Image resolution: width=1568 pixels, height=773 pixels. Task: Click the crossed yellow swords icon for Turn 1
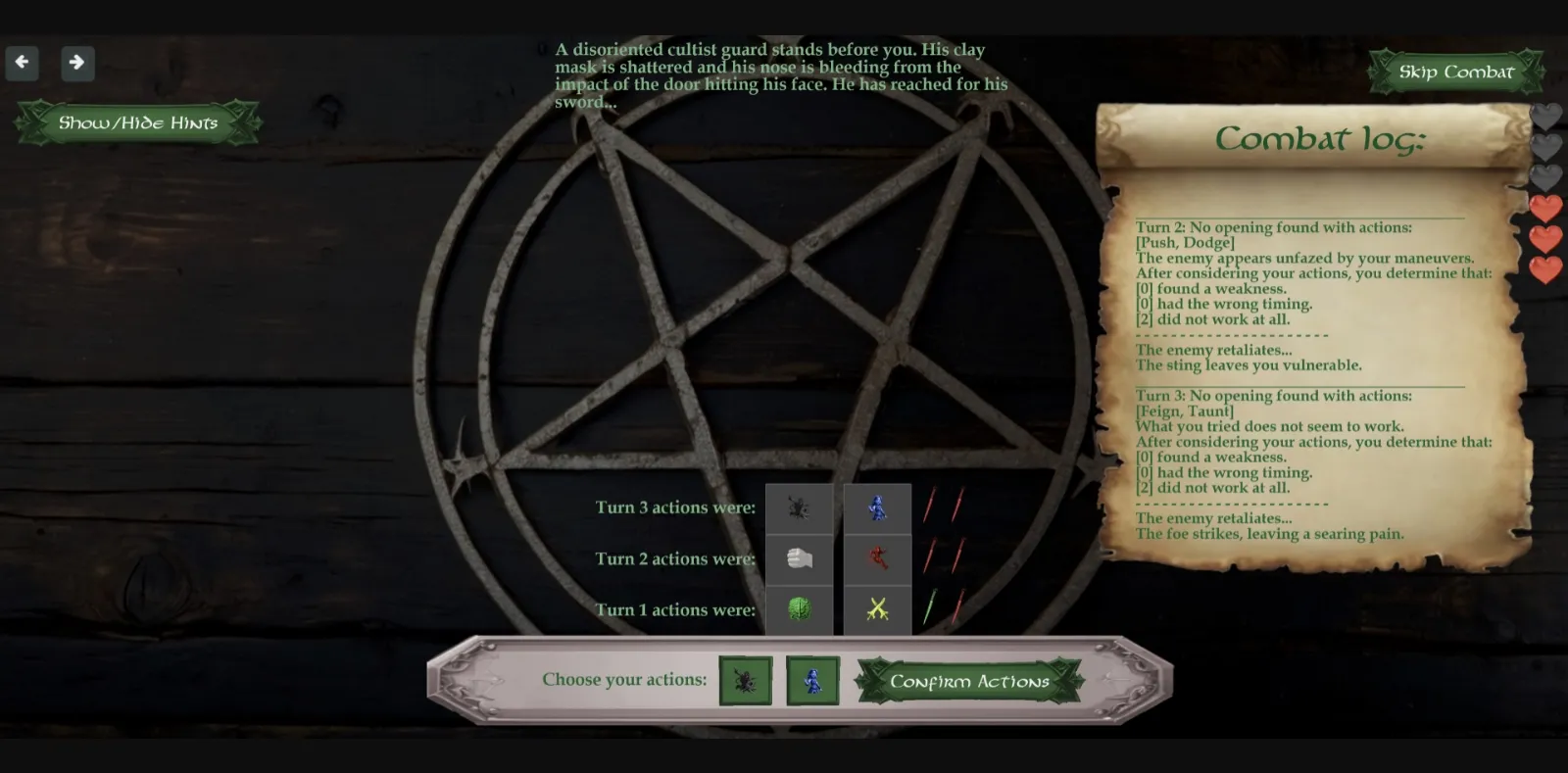pyautogui.click(x=877, y=609)
